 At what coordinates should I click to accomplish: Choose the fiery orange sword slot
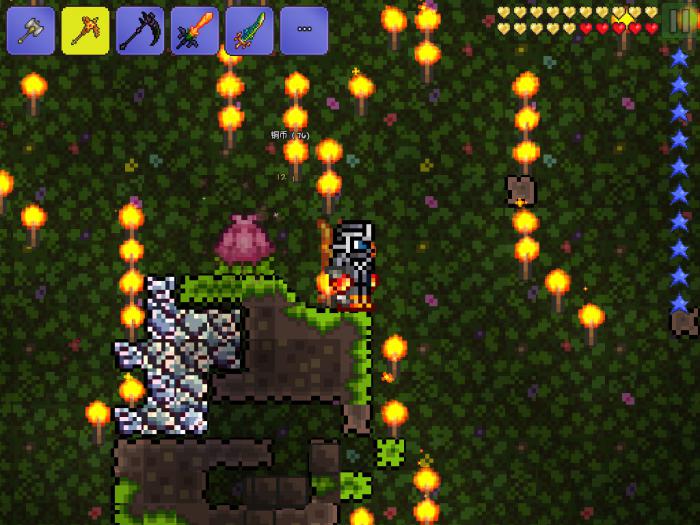pos(195,31)
